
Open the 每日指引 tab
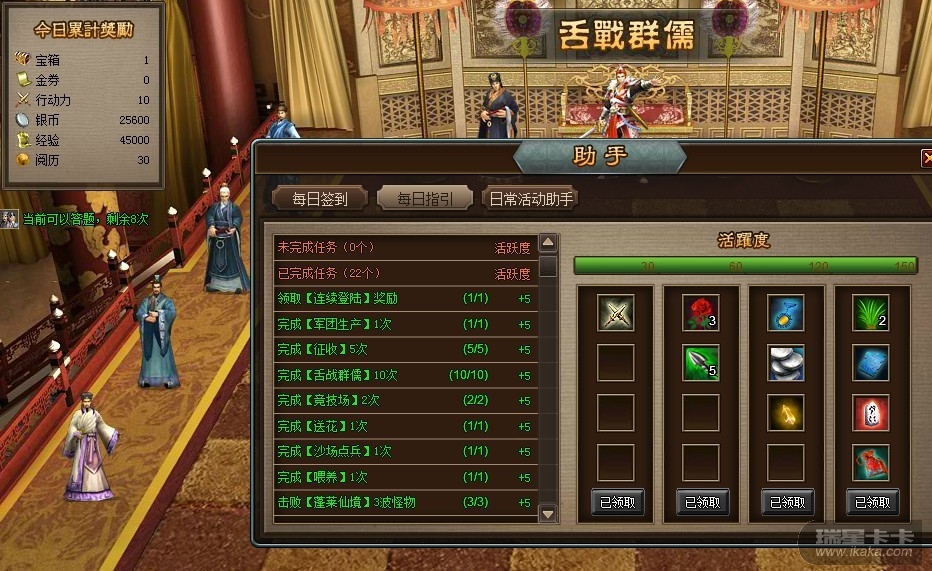point(424,198)
